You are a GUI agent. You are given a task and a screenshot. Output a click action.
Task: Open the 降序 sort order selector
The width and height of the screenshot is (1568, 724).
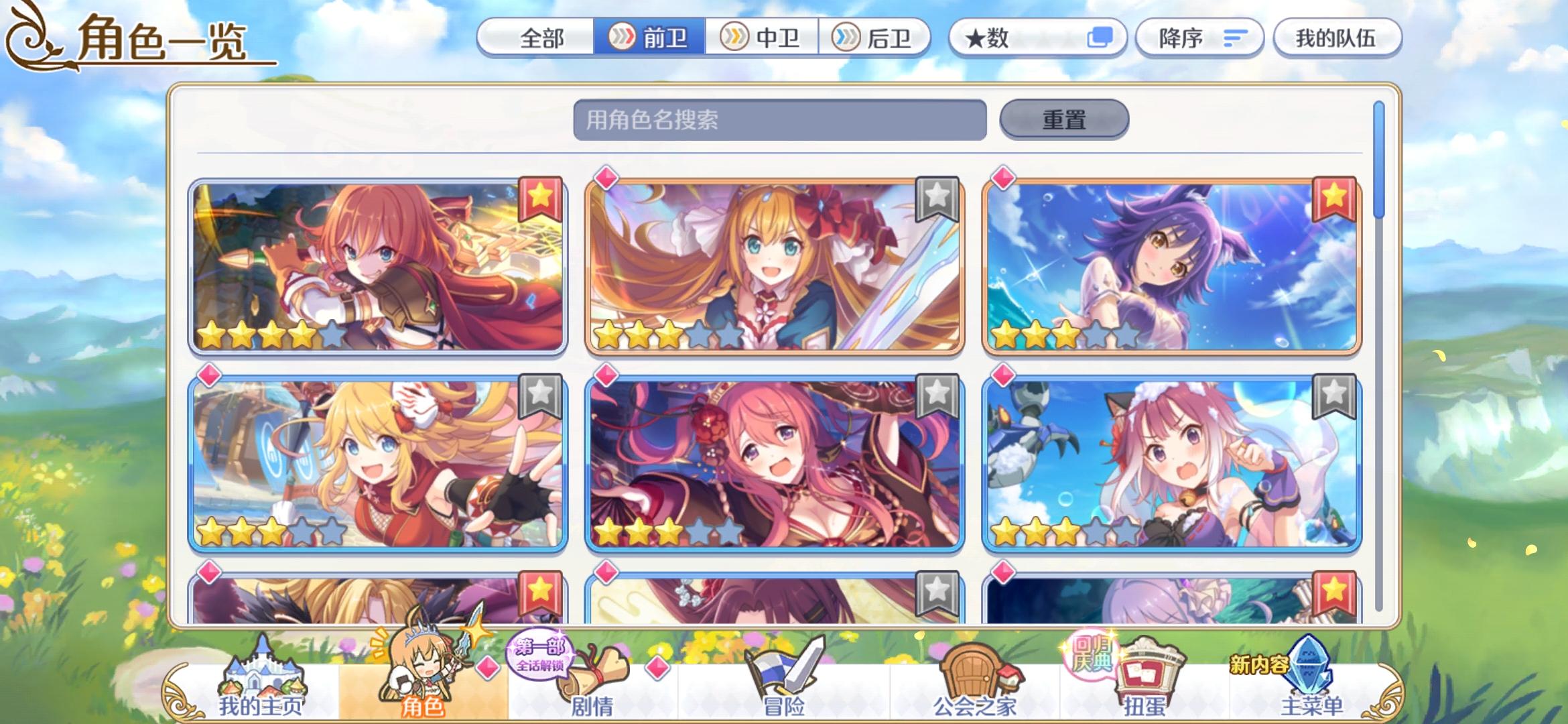(1199, 38)
